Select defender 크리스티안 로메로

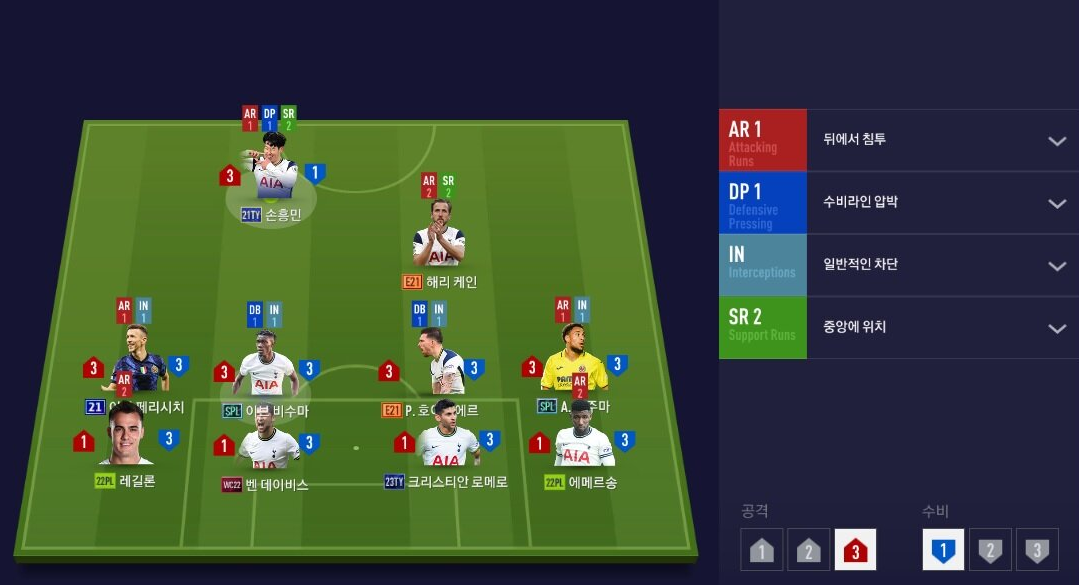tap(446, 445)
